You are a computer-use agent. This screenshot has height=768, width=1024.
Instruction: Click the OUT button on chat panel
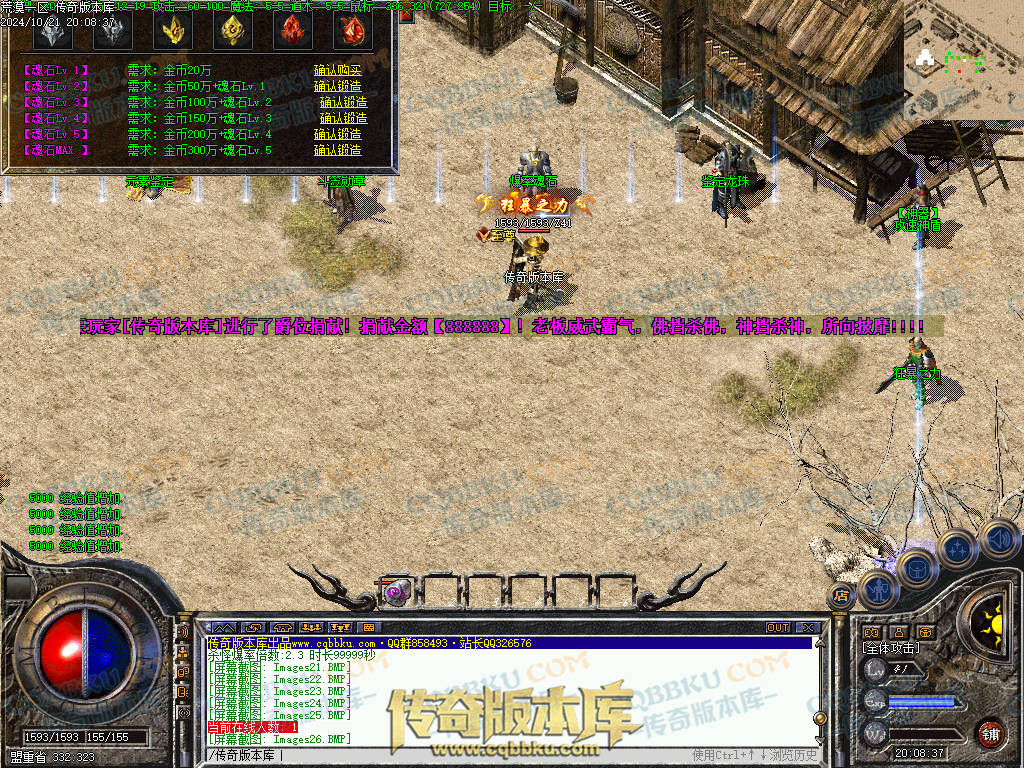(778, 628)
